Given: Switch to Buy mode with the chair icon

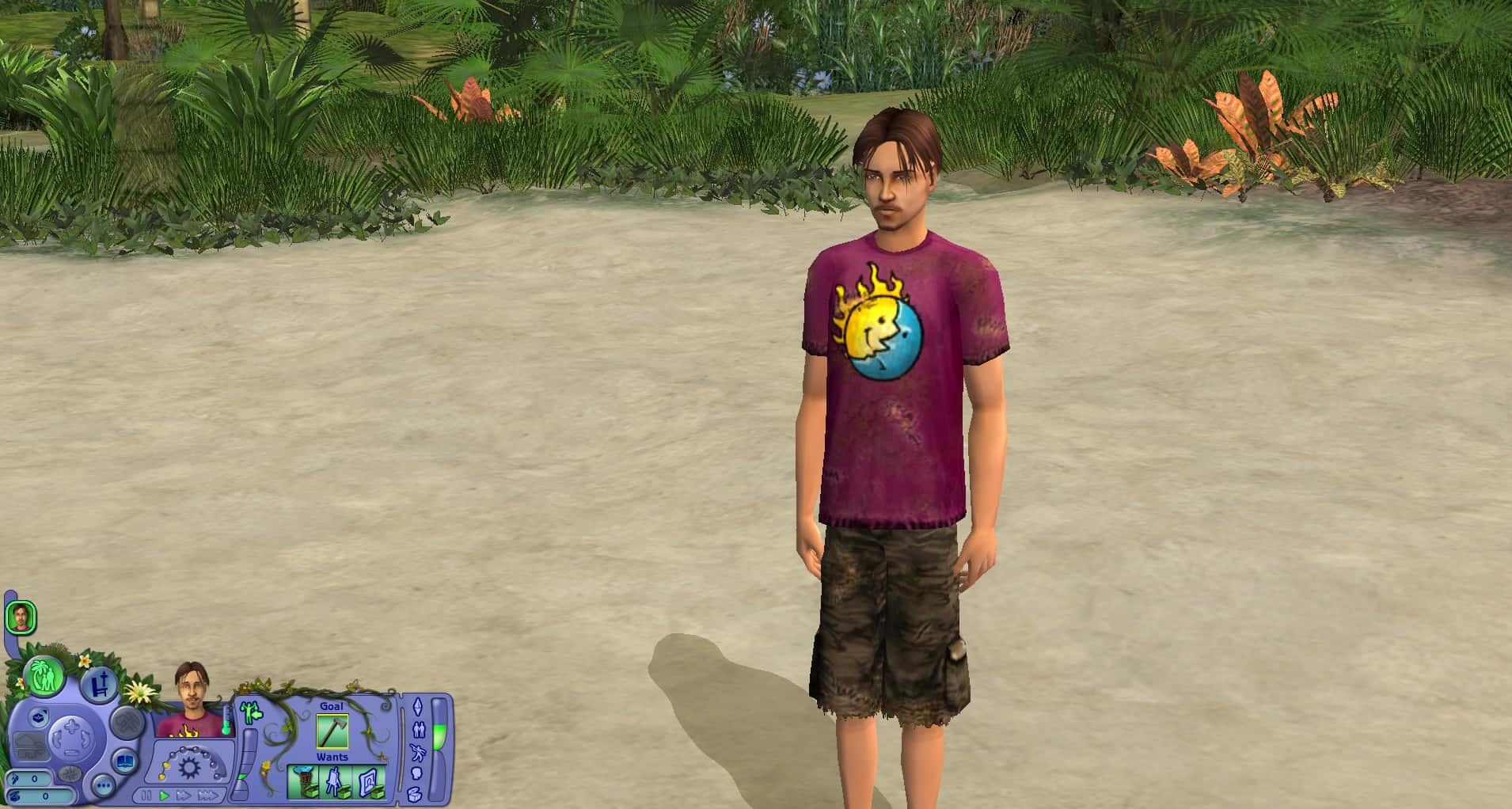Looking at the screenshot, I should pos(100,684).
